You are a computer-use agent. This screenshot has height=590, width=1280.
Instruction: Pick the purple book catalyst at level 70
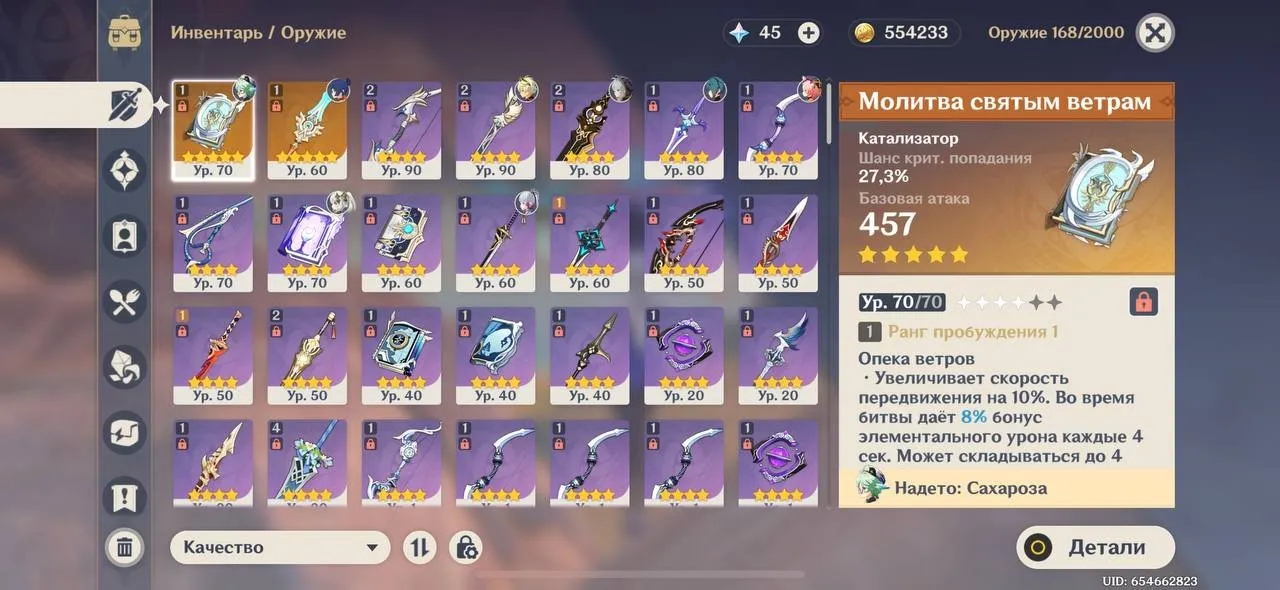(306, 242)
